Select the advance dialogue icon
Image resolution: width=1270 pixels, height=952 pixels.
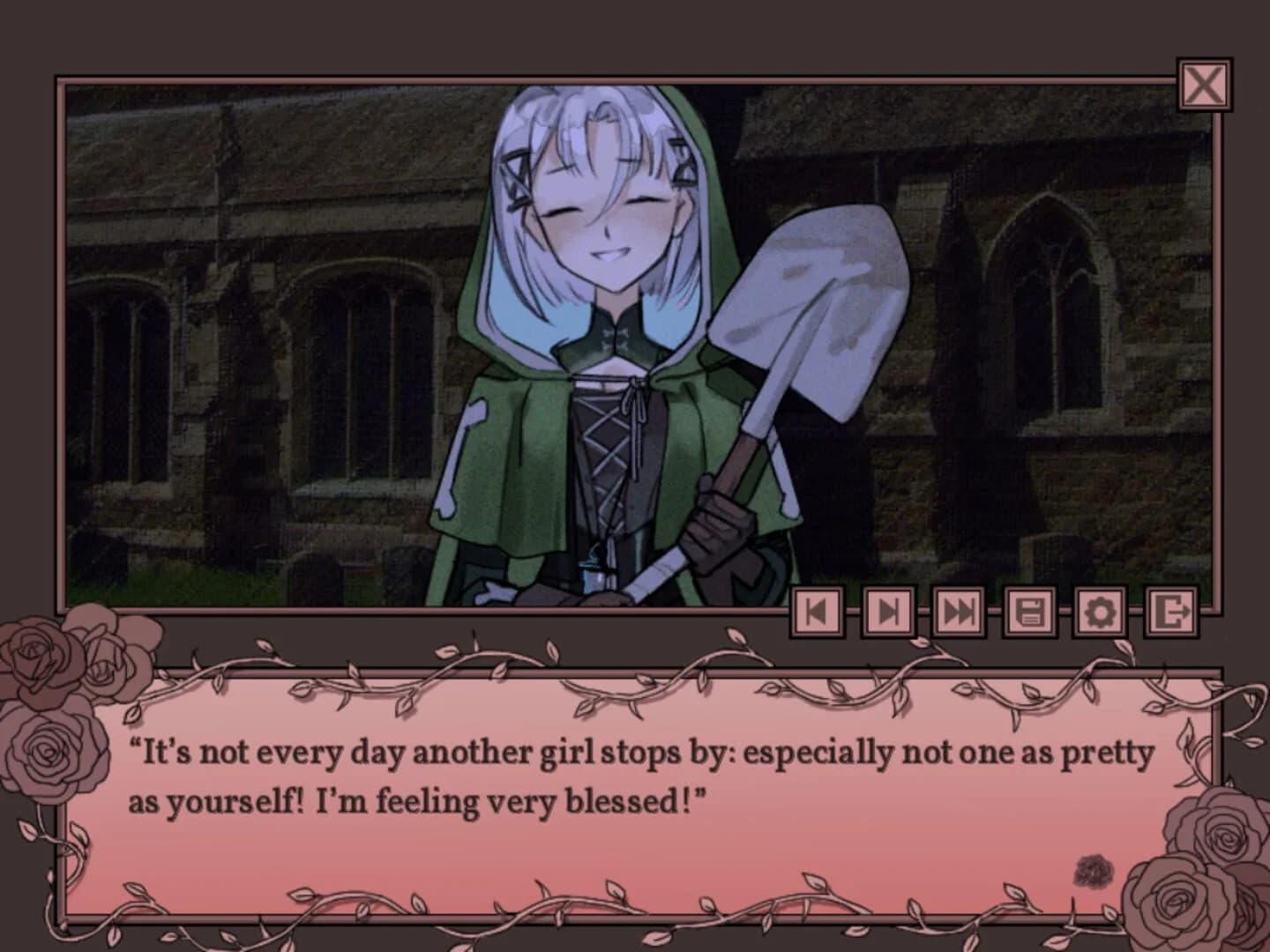point(889,613)
